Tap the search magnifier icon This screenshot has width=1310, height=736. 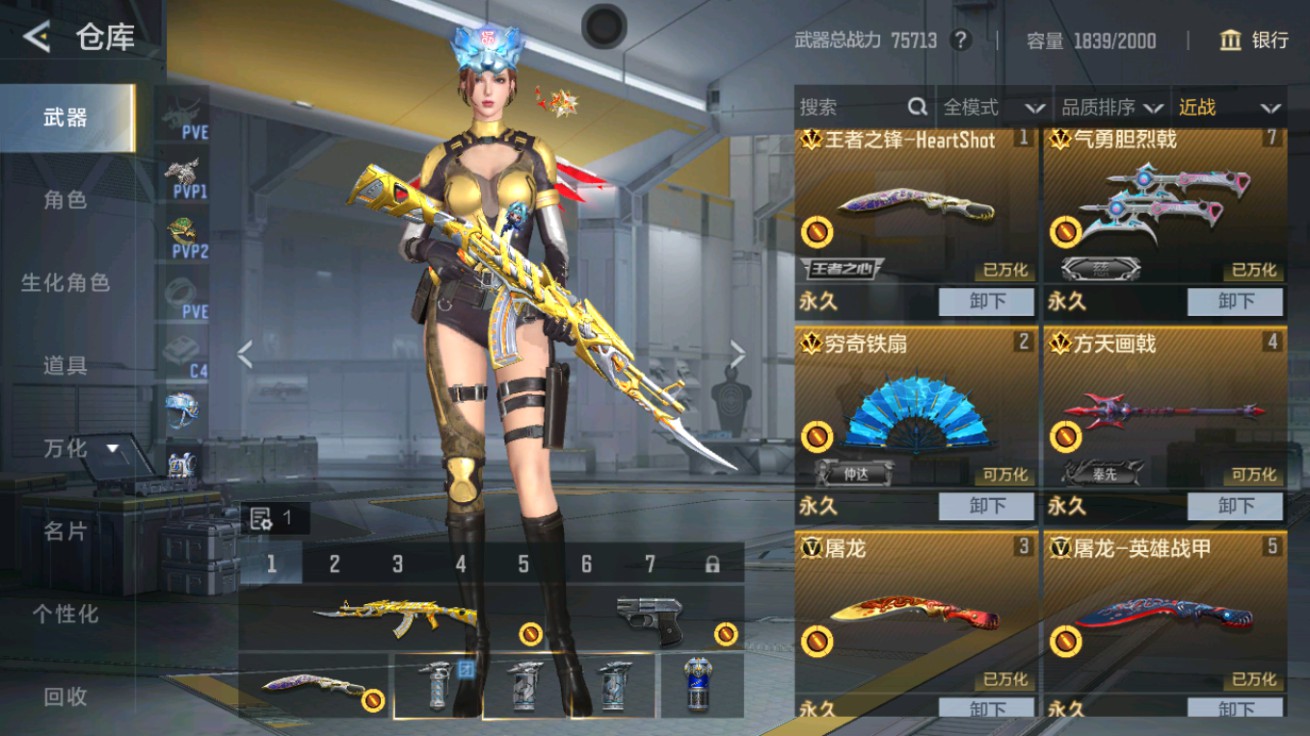click(916, 106)
